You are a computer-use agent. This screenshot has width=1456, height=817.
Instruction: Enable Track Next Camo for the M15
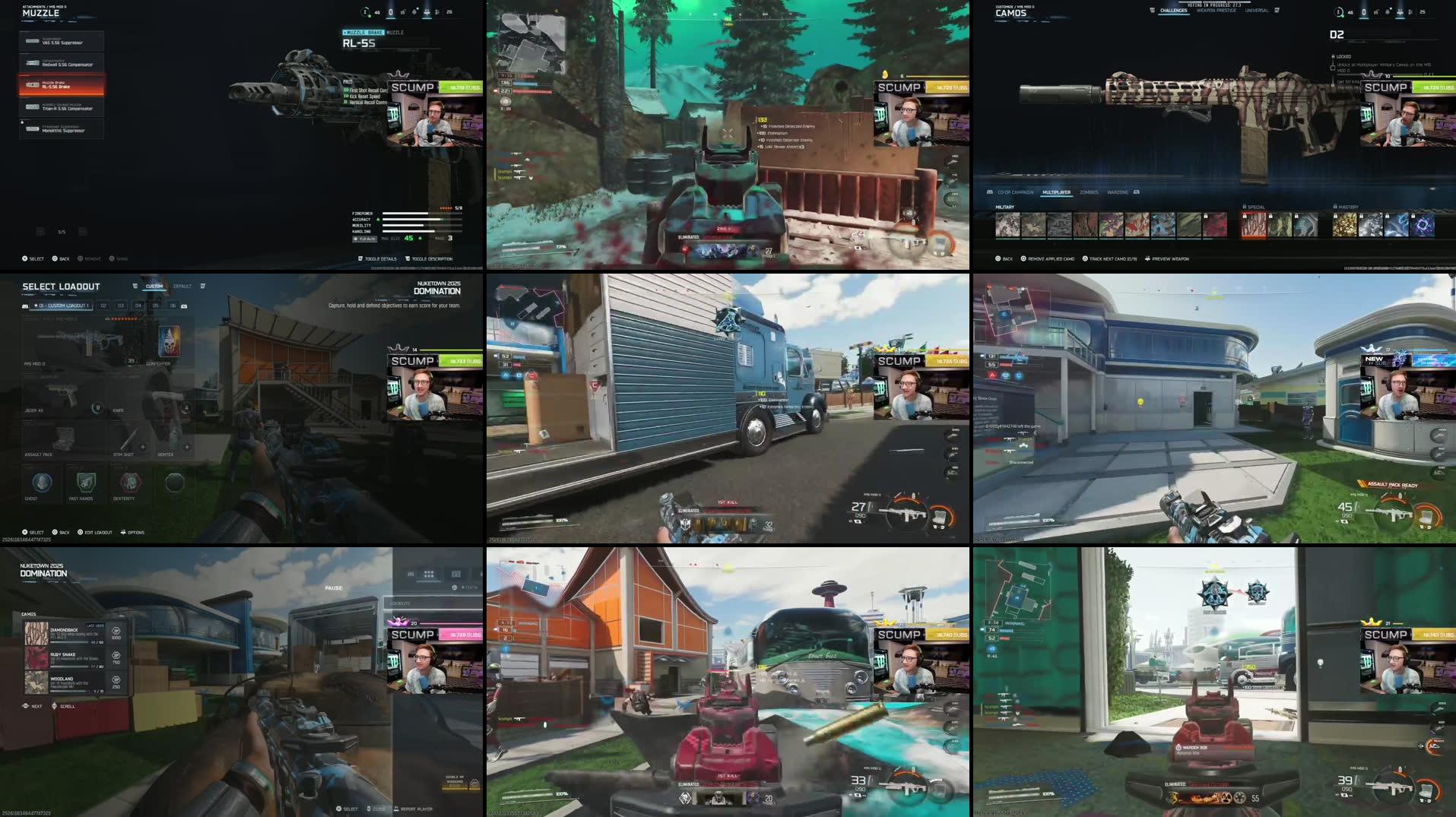(x=1113, y=258)
